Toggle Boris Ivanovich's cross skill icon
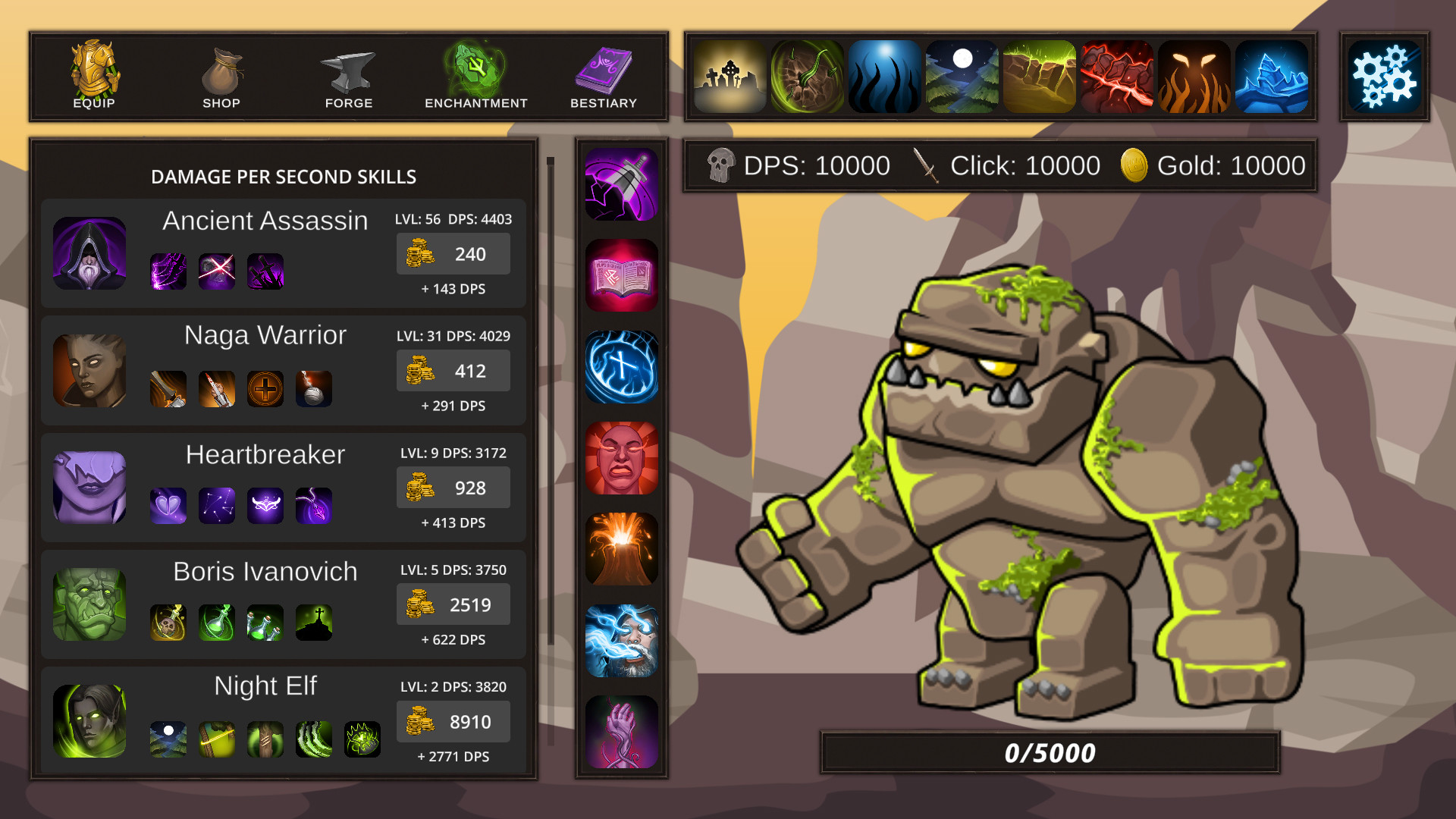The height and width of the screenshot is (819, 1456). (314, 623)
